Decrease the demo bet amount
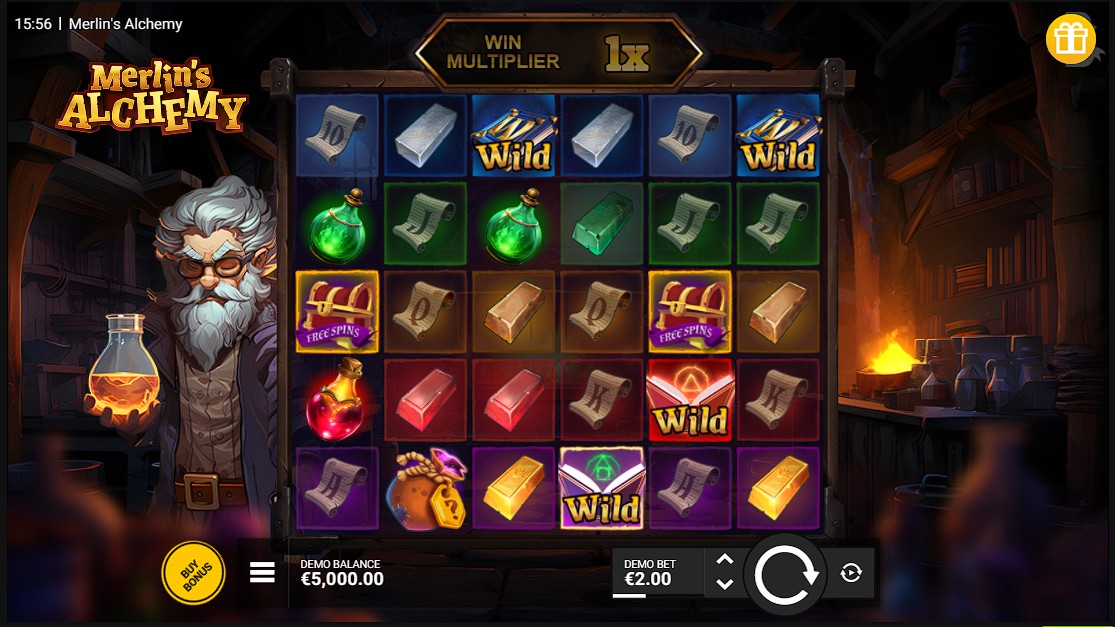1115x627 pixels. click(725, 584)
